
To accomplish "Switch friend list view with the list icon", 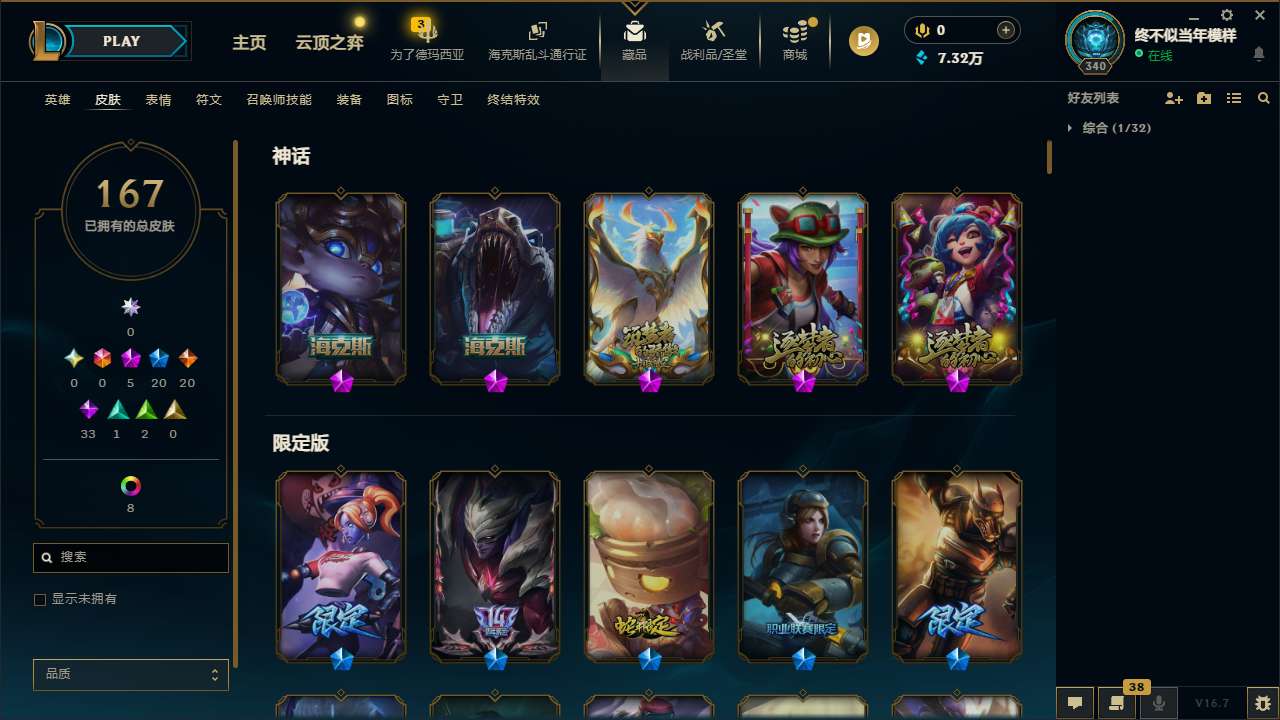I will click(1234, 98).
